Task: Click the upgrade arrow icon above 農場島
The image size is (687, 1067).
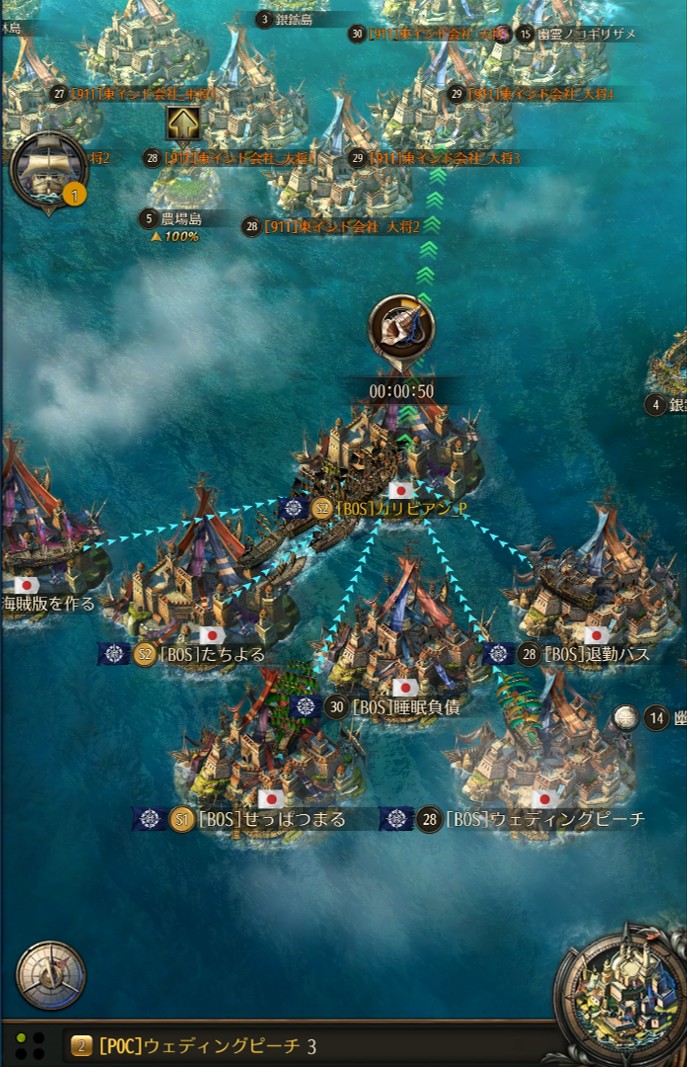Action: coord(183,125)
